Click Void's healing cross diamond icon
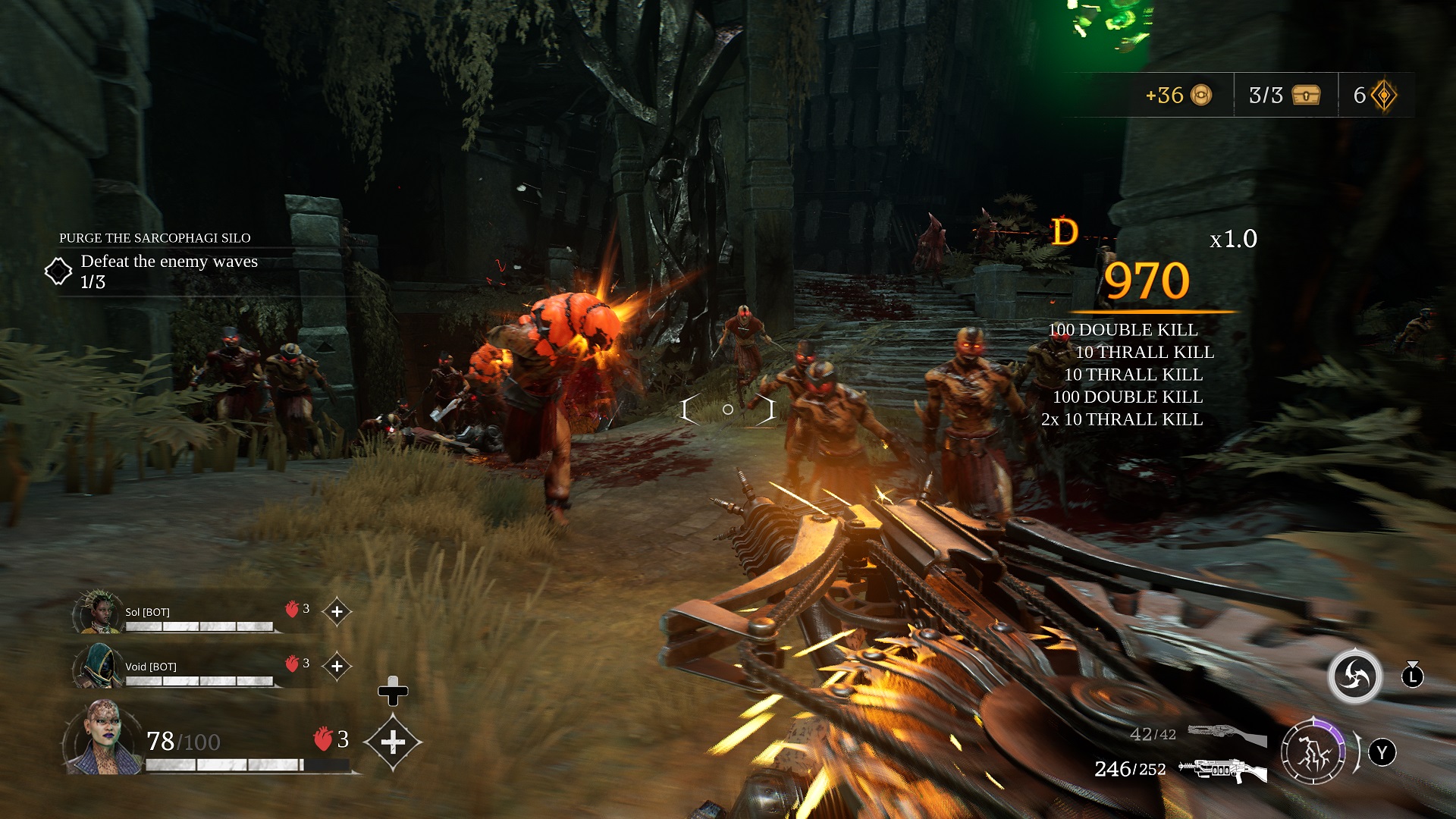This screenshot has width=1456, height=819. (337, 667)
